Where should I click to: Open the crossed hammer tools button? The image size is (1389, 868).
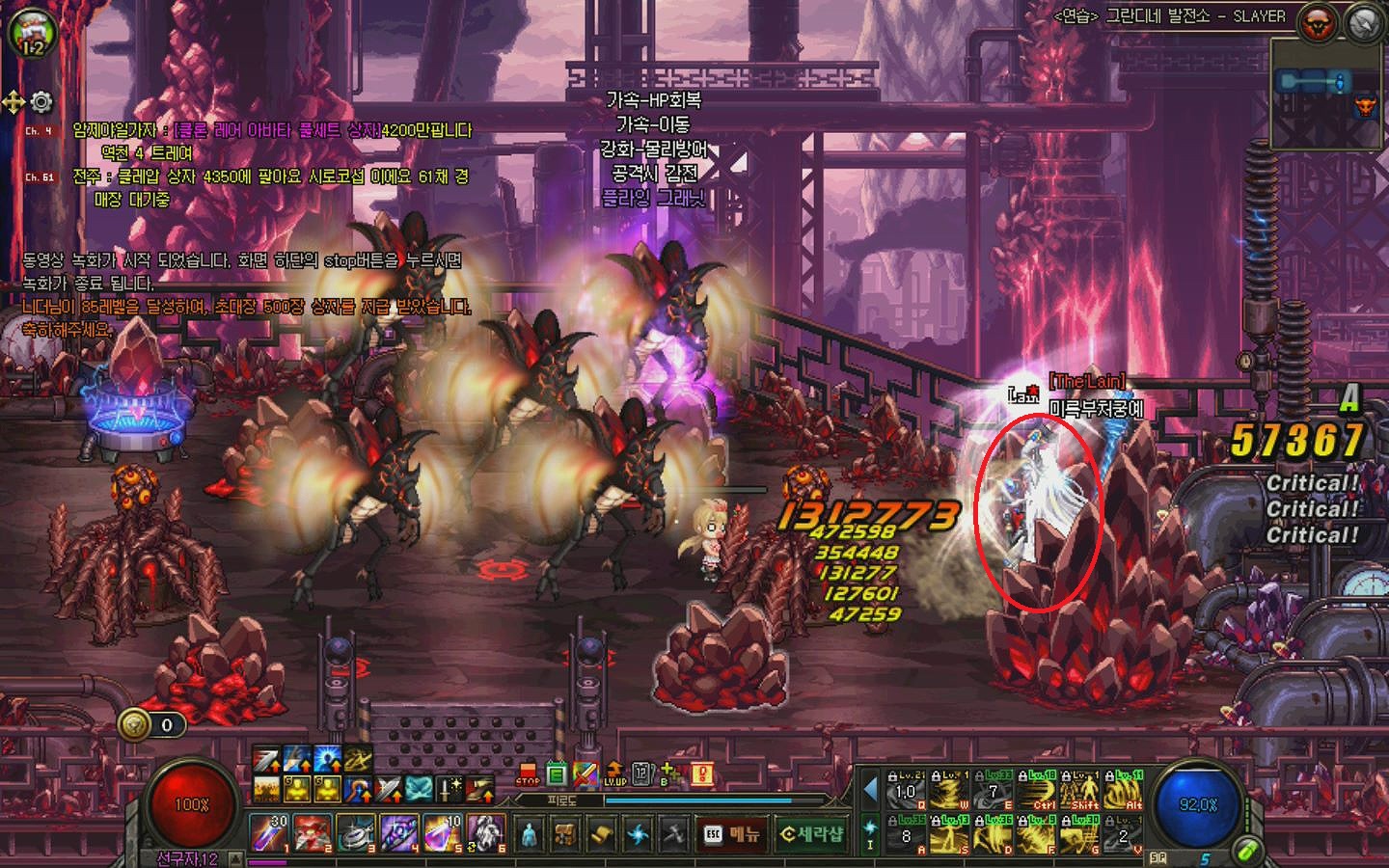[x=674, y=834]
